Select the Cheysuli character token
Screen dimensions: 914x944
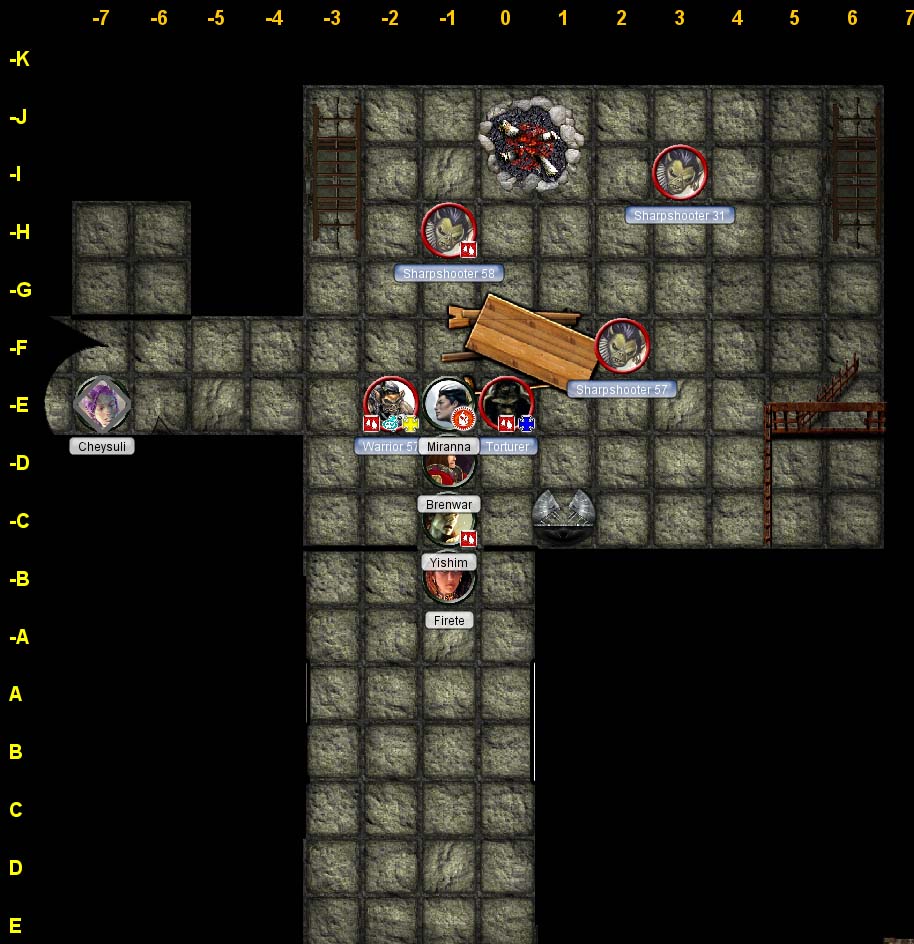point(102,404)
